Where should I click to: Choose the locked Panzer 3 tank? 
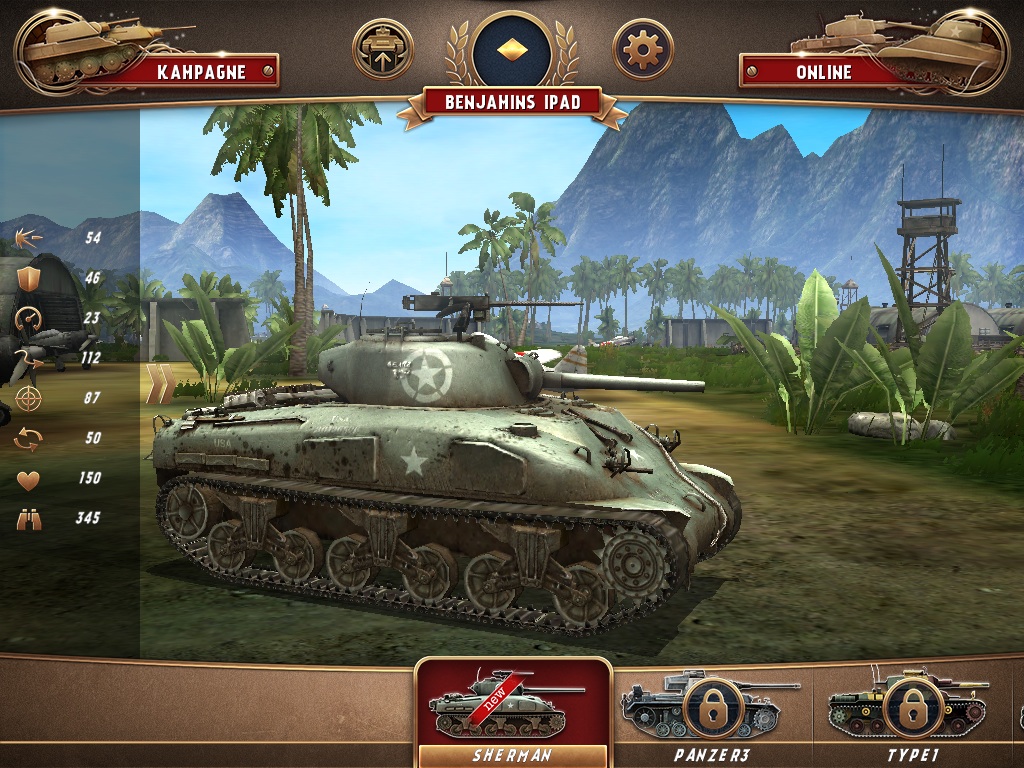(711, 712)
